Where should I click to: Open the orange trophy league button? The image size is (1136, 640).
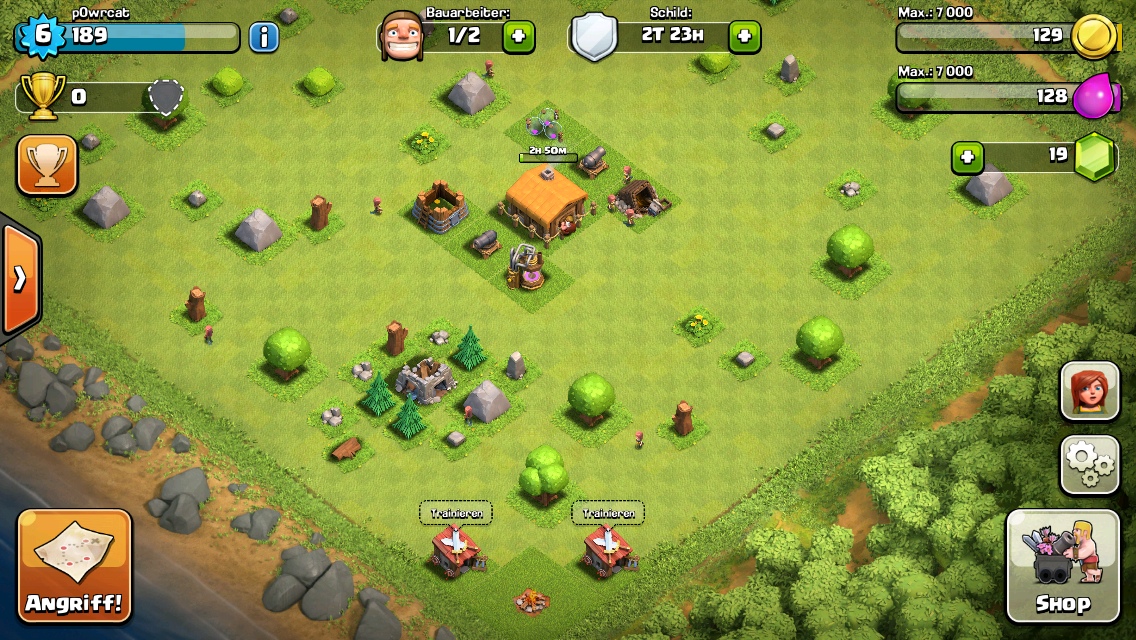pyautogui.click(x=47, y=165)
